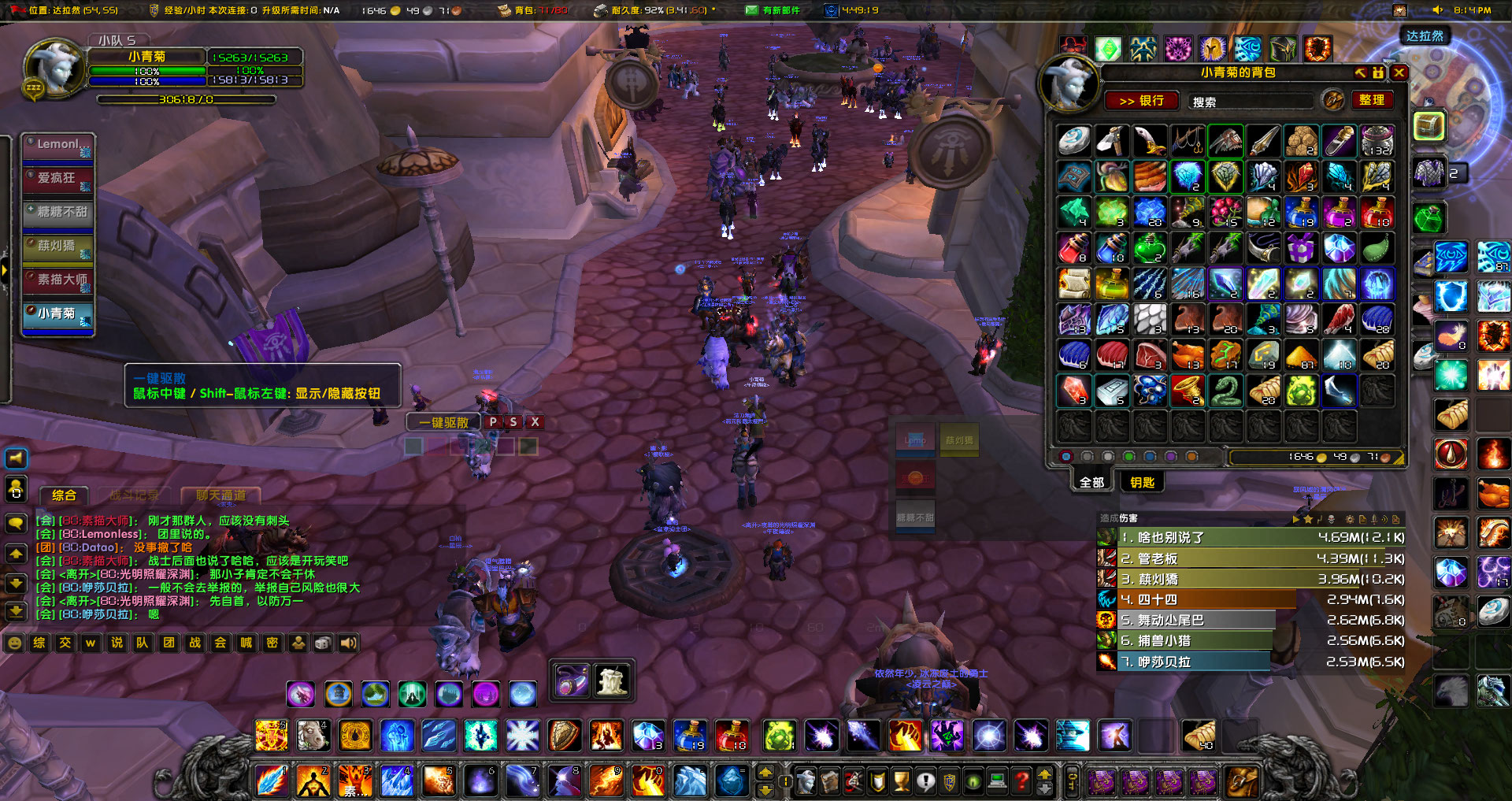Expand bank view with >> 银行 button
The image size is (1512, 801).
tap(1143, 101)
